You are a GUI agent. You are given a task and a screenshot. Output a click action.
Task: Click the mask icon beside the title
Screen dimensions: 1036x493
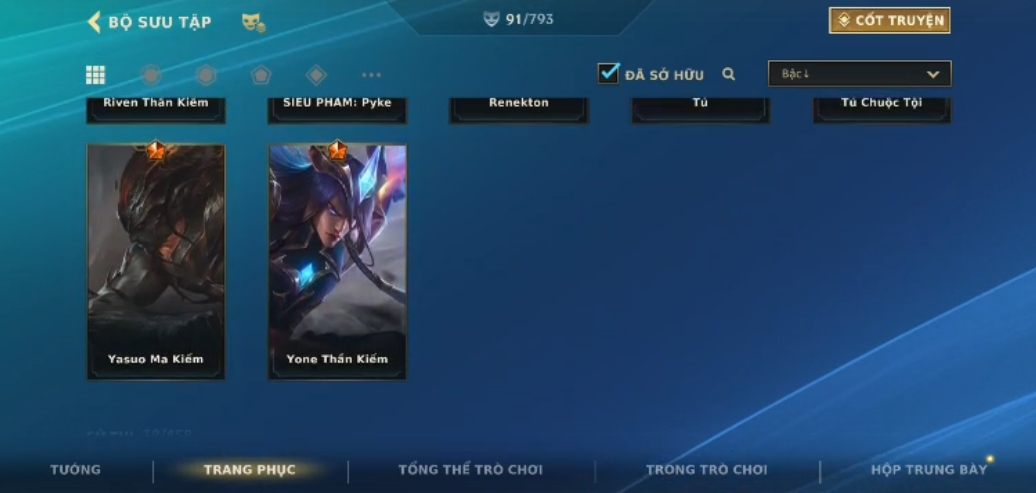(x=253, y=22)
